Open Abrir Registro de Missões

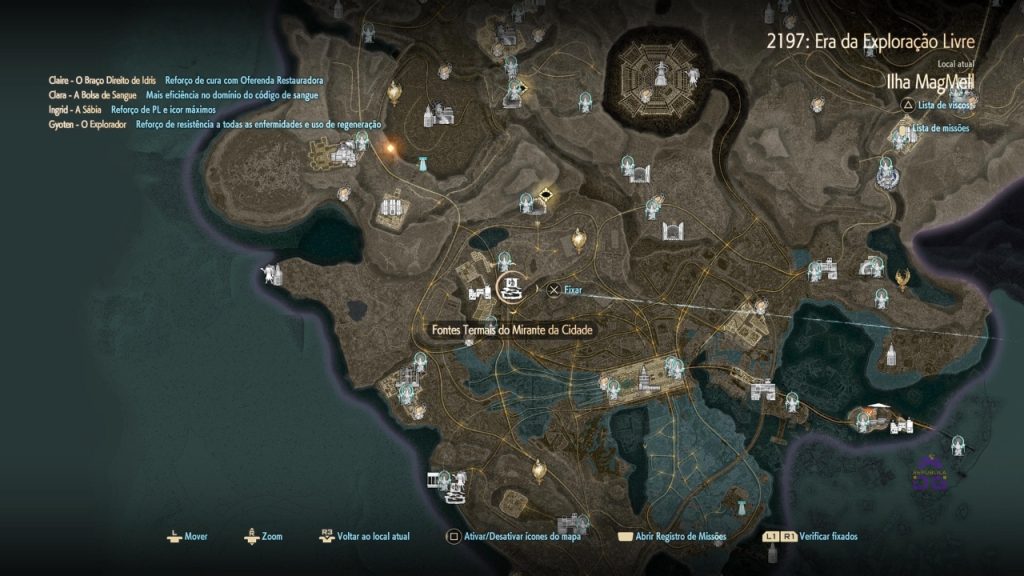[674, 537]
